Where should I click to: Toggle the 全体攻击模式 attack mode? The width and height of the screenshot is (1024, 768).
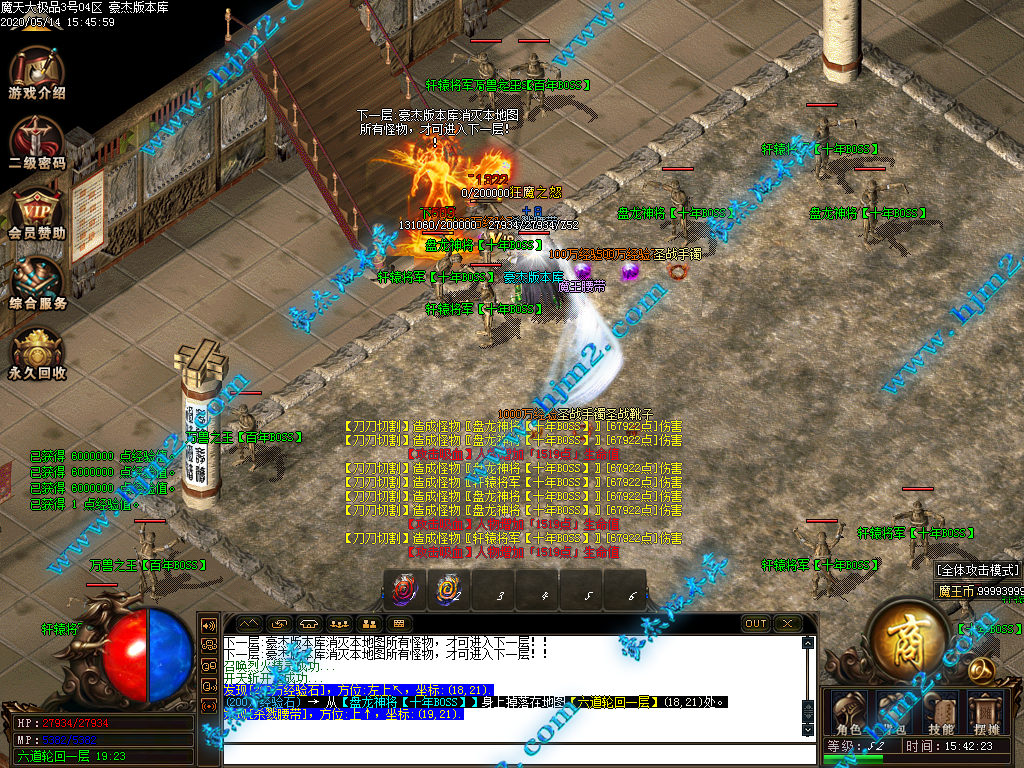(x=978, y=570)
